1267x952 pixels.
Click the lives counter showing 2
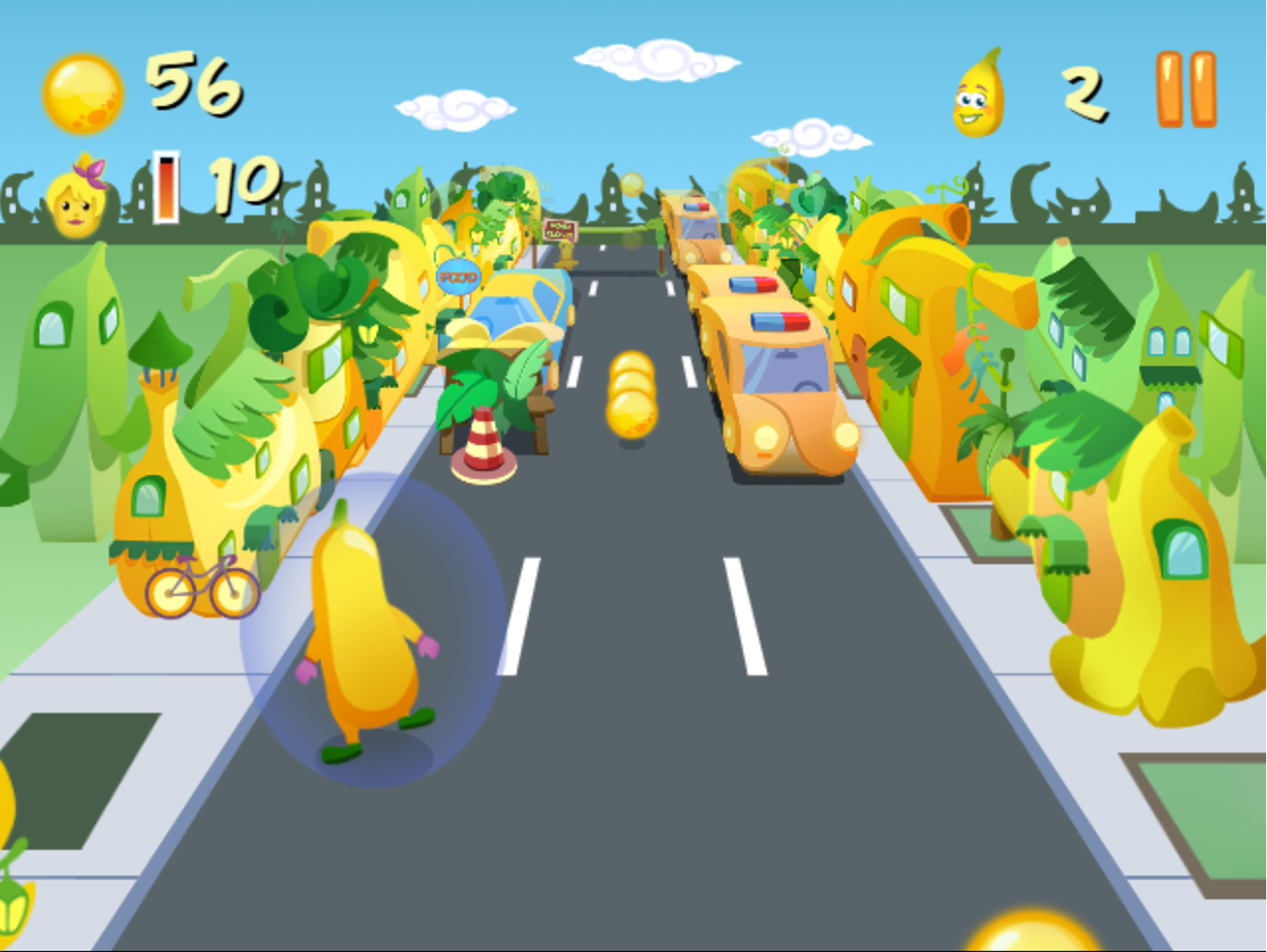pos(1084,93)
